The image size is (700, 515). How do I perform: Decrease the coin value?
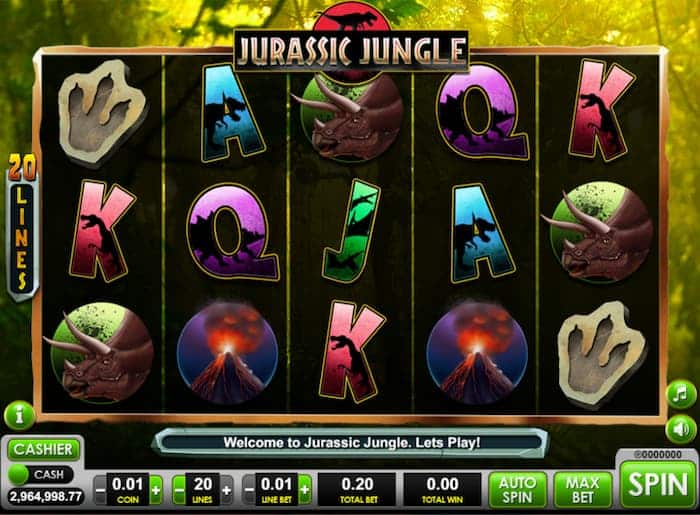tap(100, 490)
